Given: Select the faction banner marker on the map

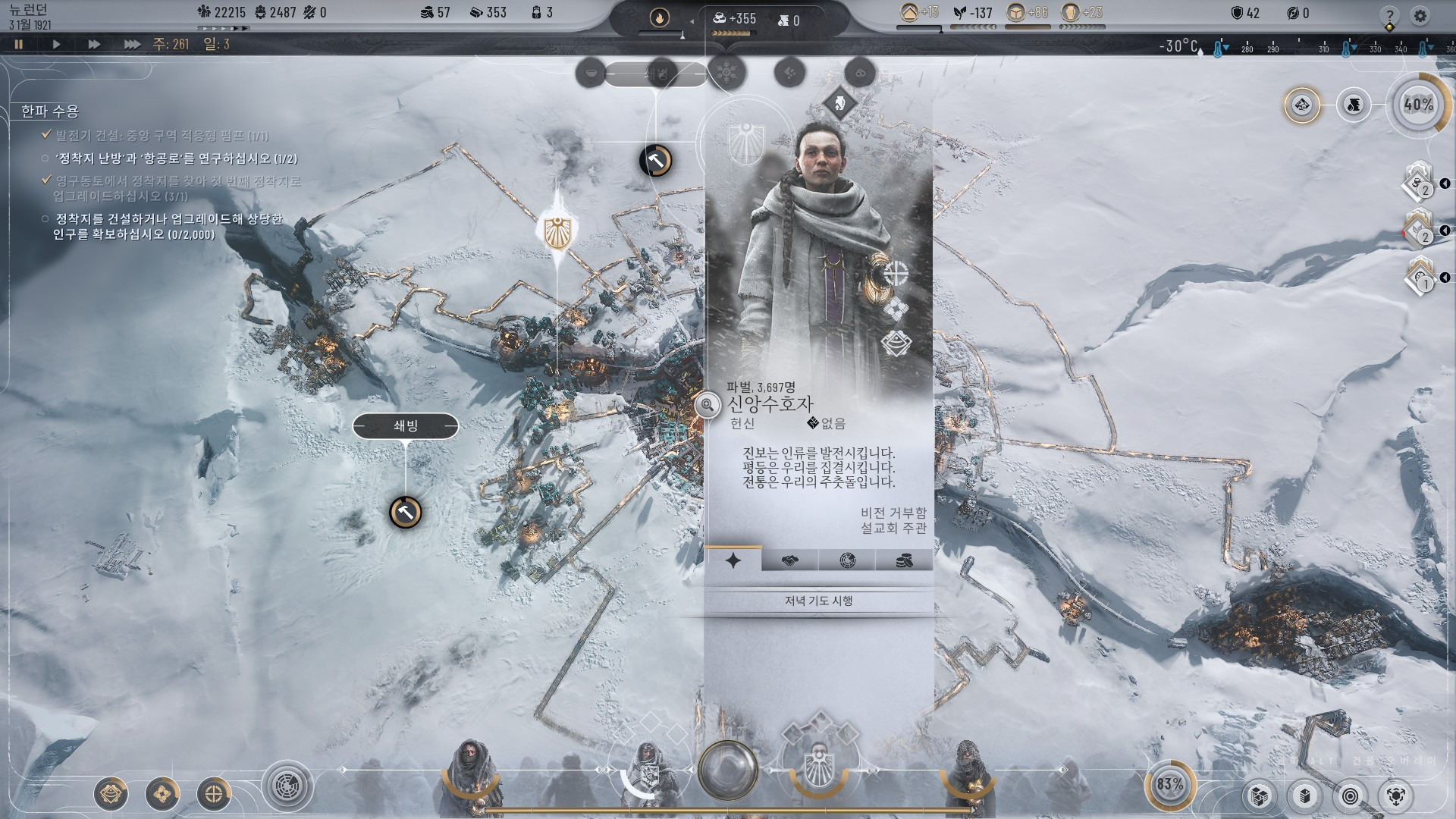Looking at the screenshot, I should [558, 232].
